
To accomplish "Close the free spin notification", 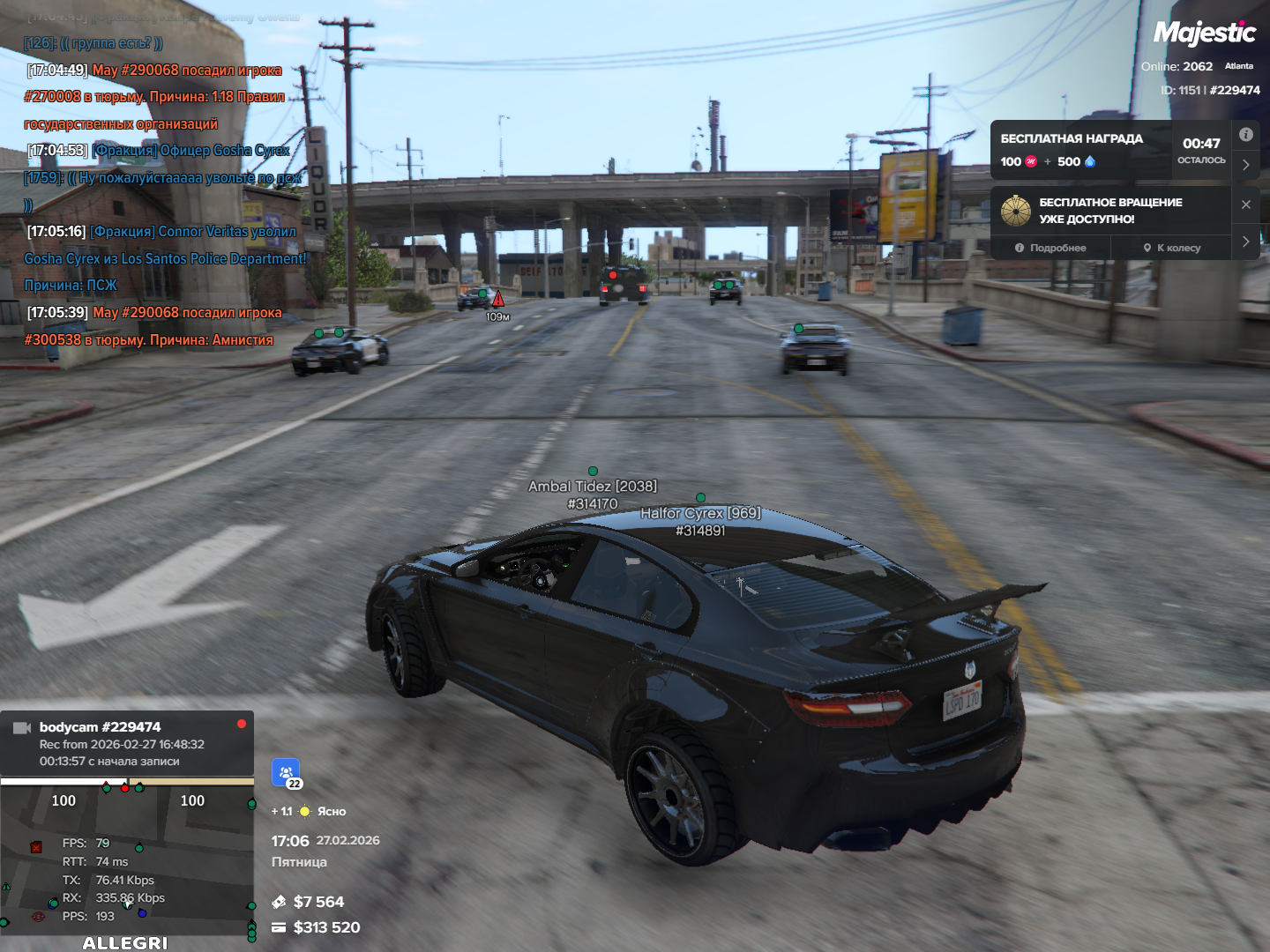I will coord(1245,205).
